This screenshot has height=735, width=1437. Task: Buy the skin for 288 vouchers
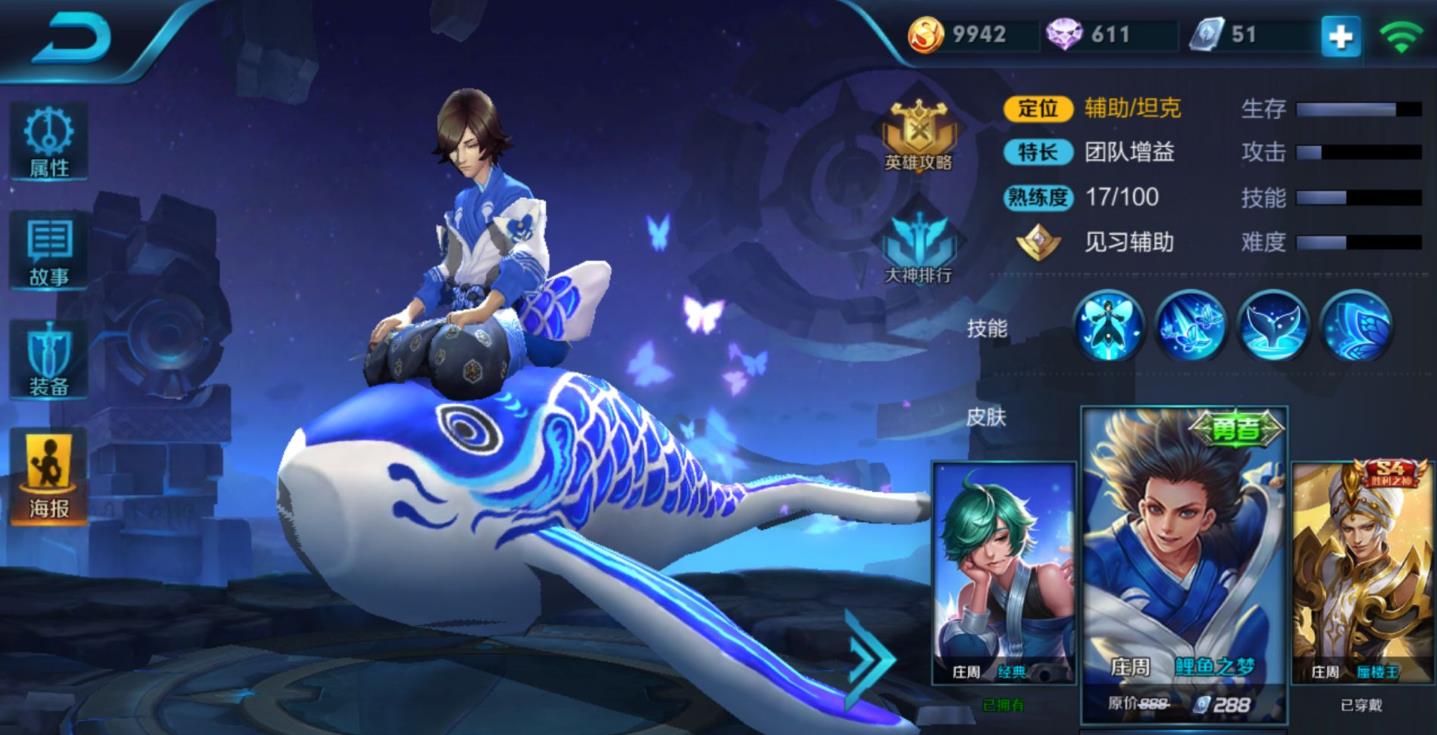pos(1220,704)
